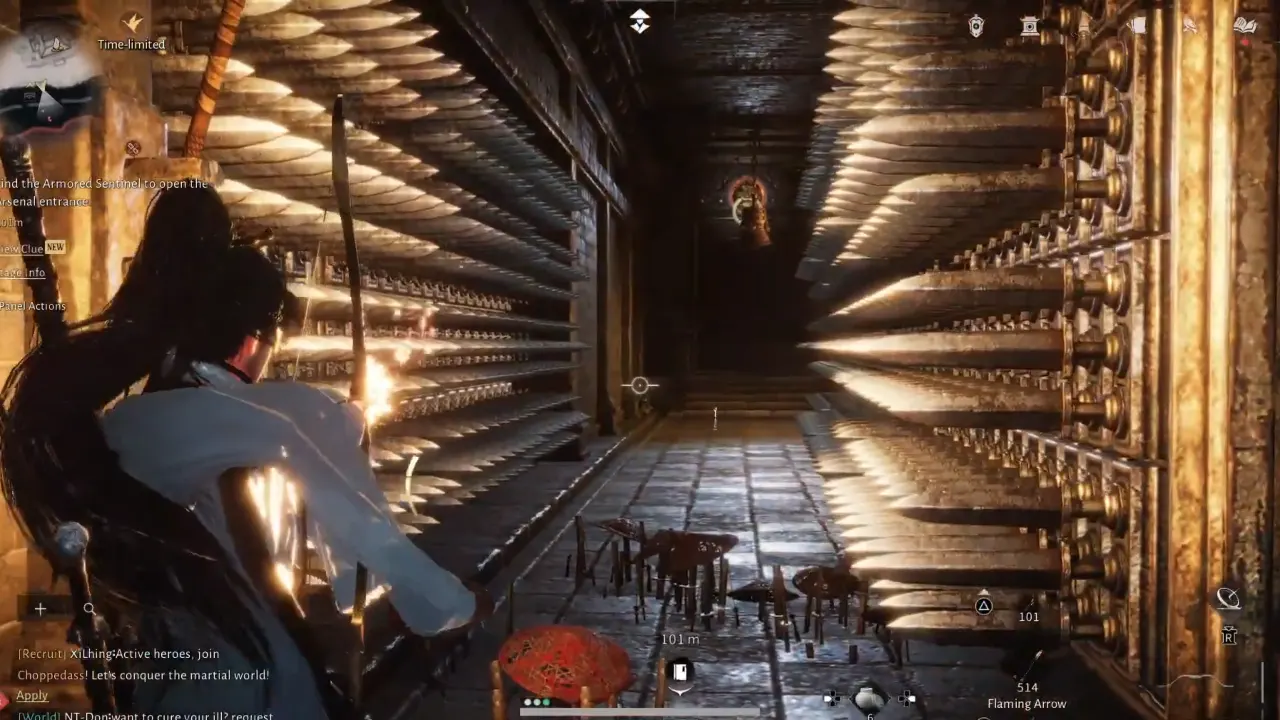1280x720 pixels.
Task: Expand Stage Info under the quest objective
Action: tap(20, 273)
